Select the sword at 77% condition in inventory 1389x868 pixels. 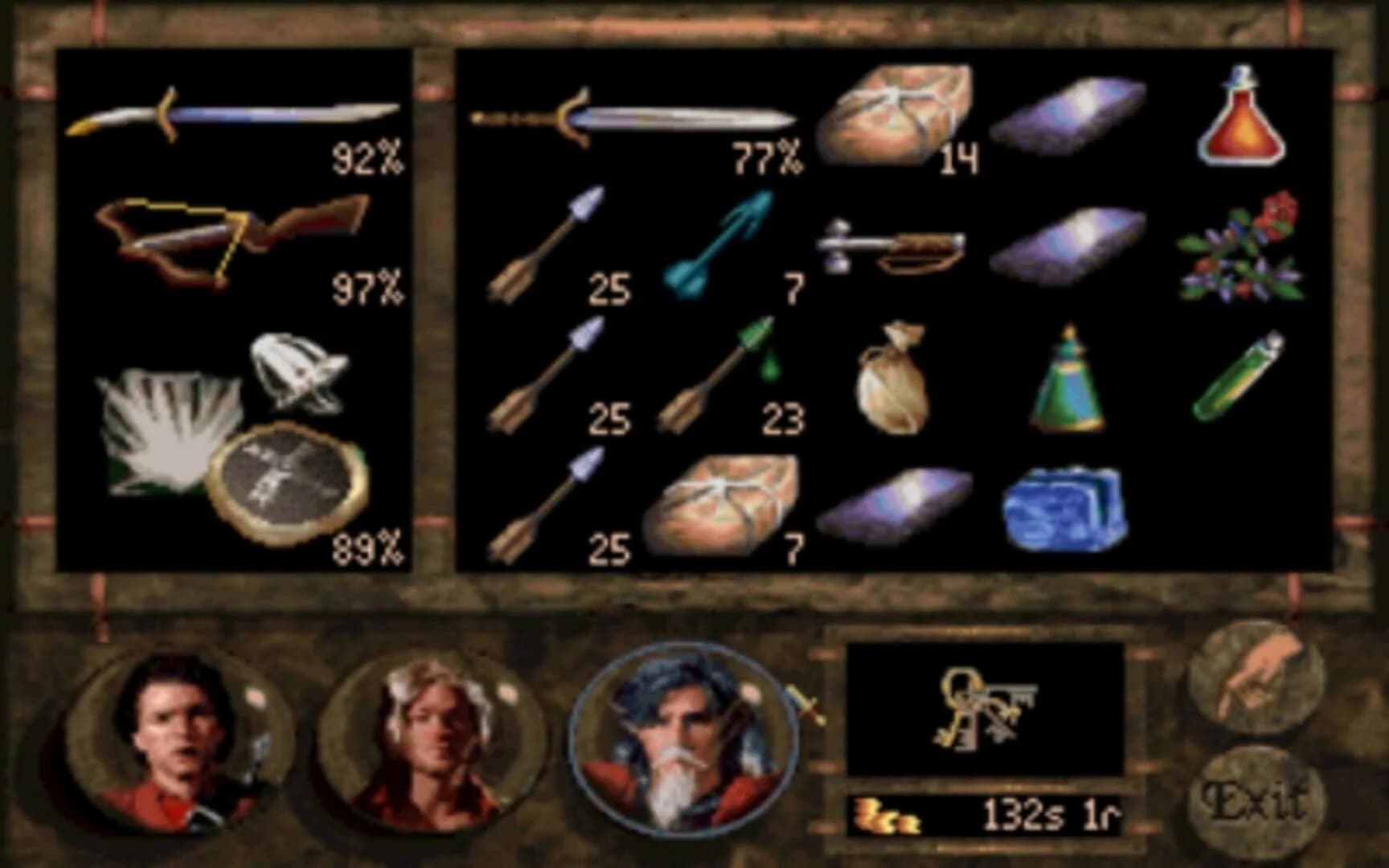point(635,121)
